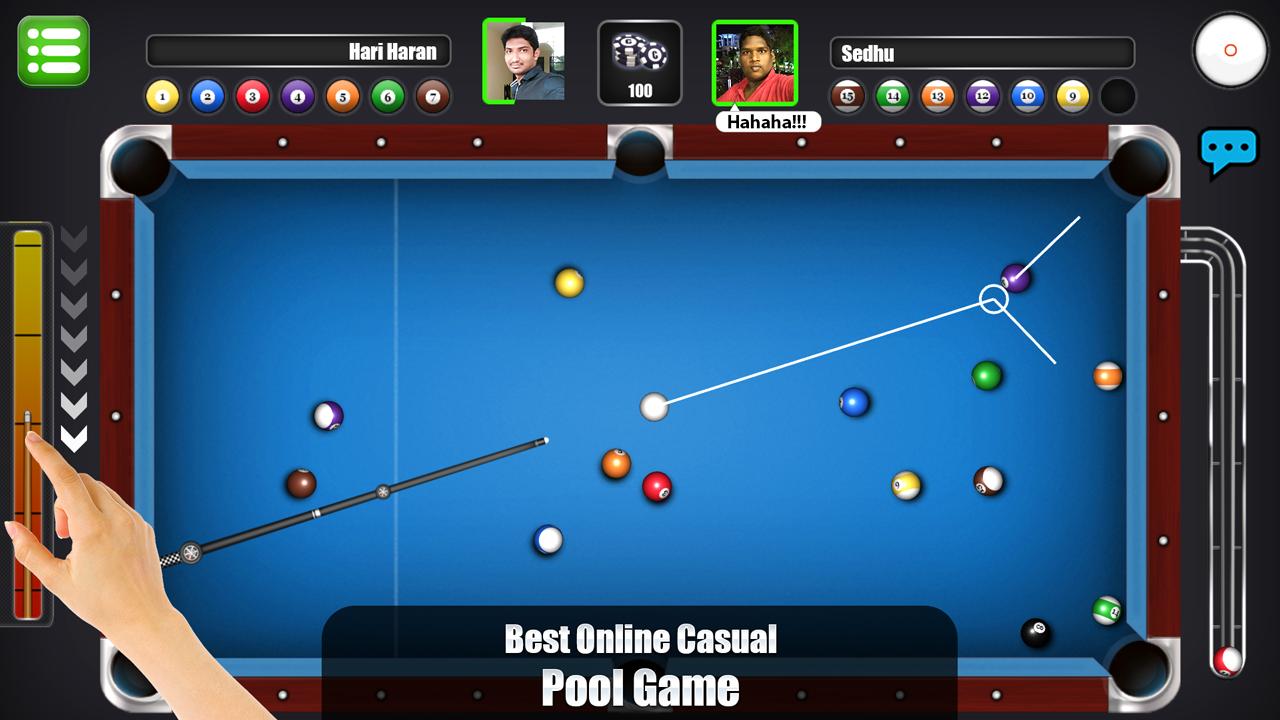Image resolution: width=1280 pixels, height=720 pixels.
Task: Click the chips stack icon showing 100
Action: pyautogui.click(x=640, y=60)
